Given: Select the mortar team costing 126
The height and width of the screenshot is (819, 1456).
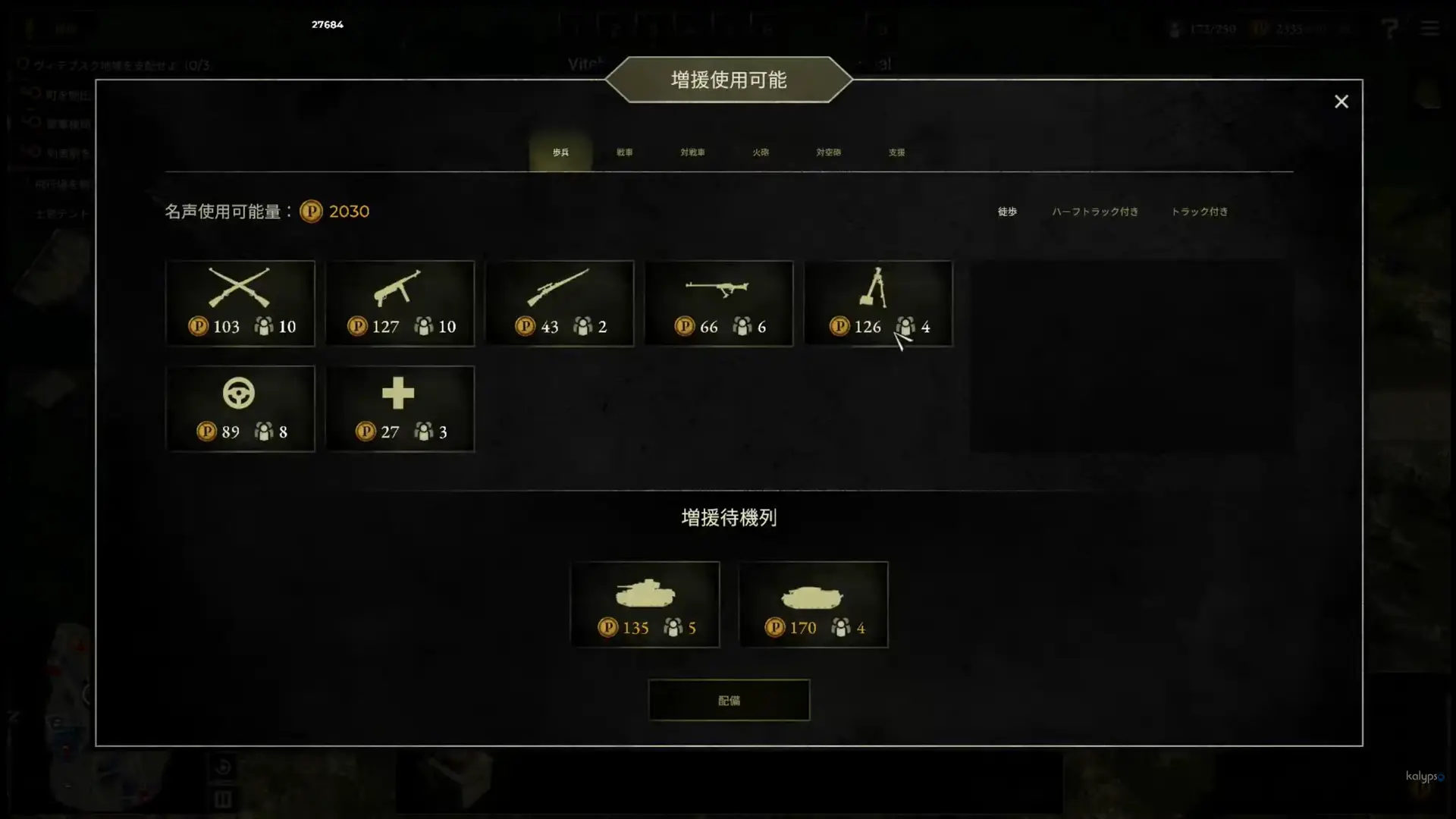Looking at the screenshot, I should 878,303.
